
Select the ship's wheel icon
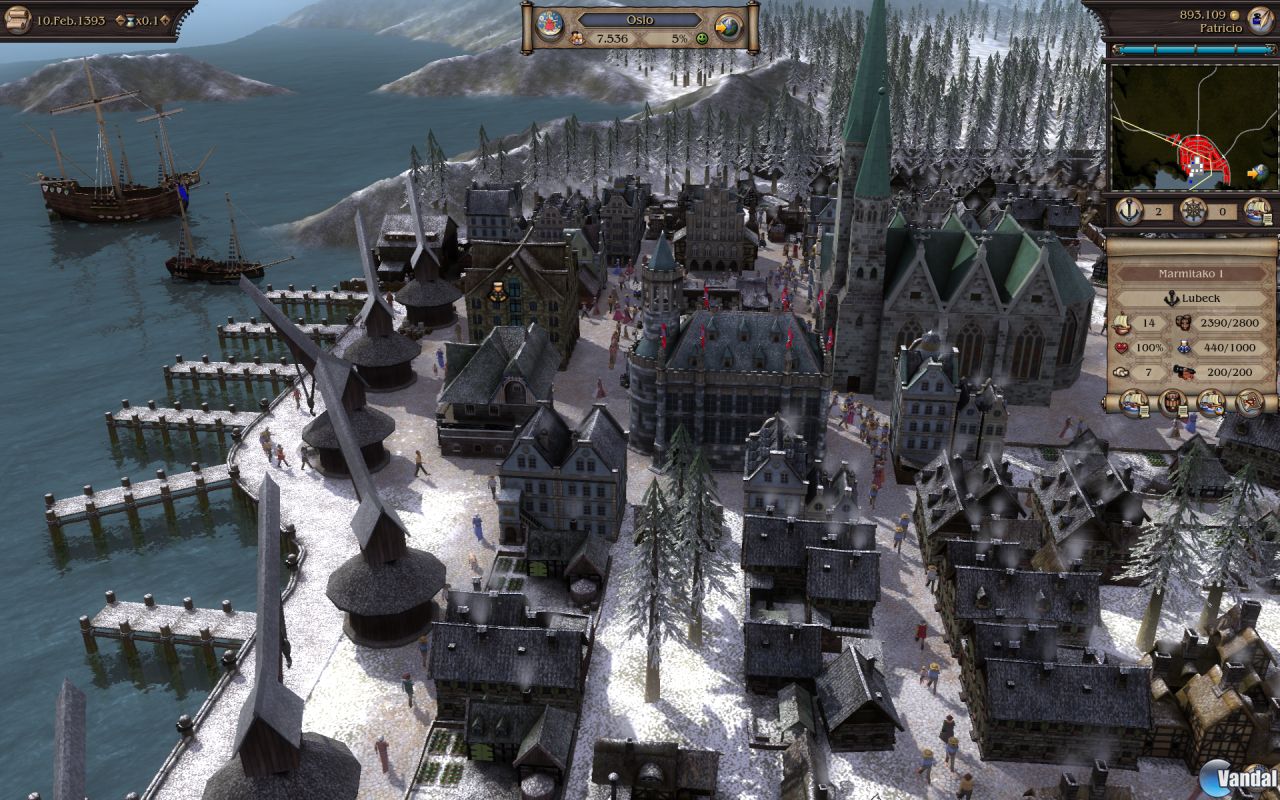coord(1193,211)
